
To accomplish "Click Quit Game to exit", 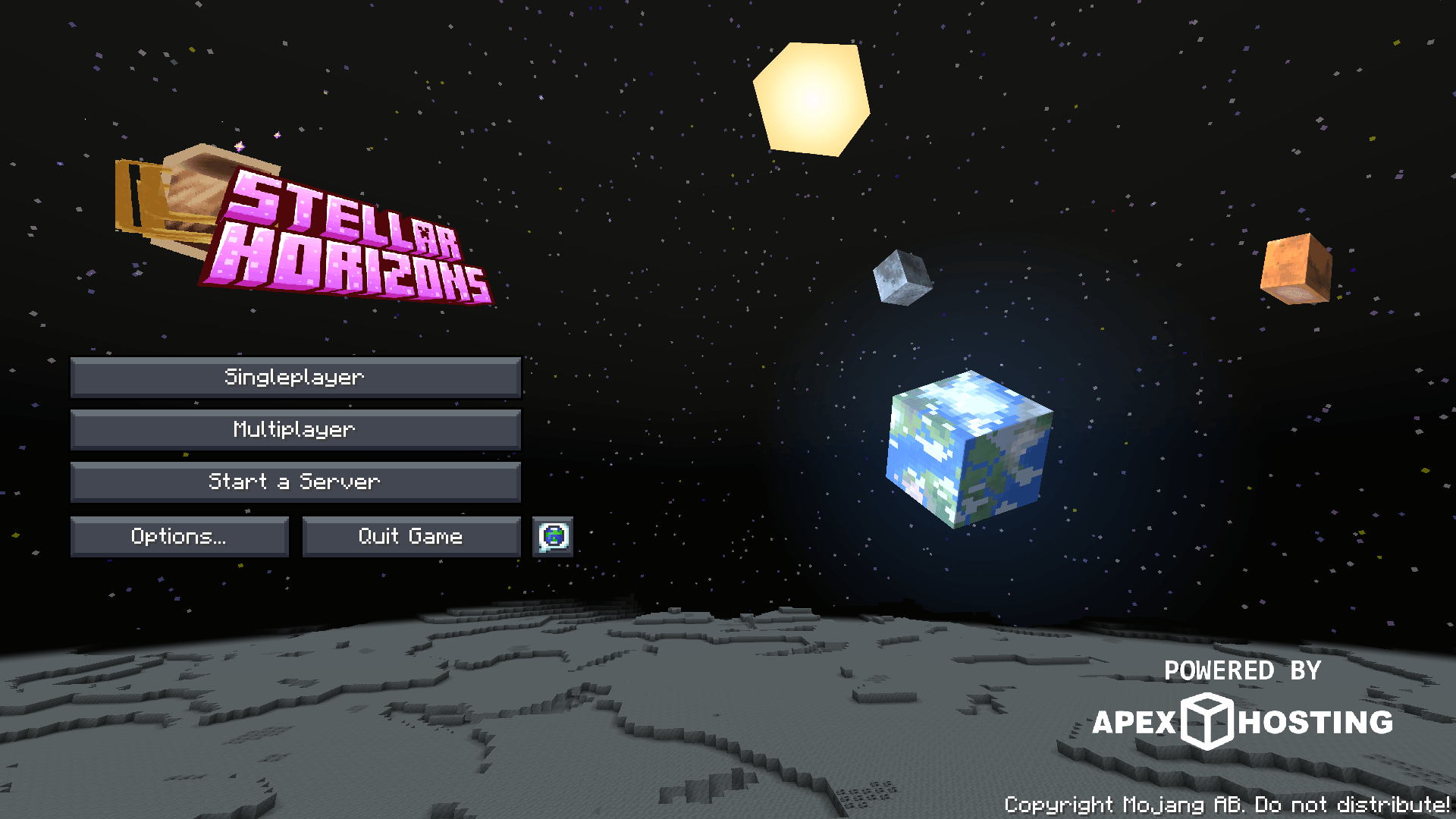I will click(410, 536).
